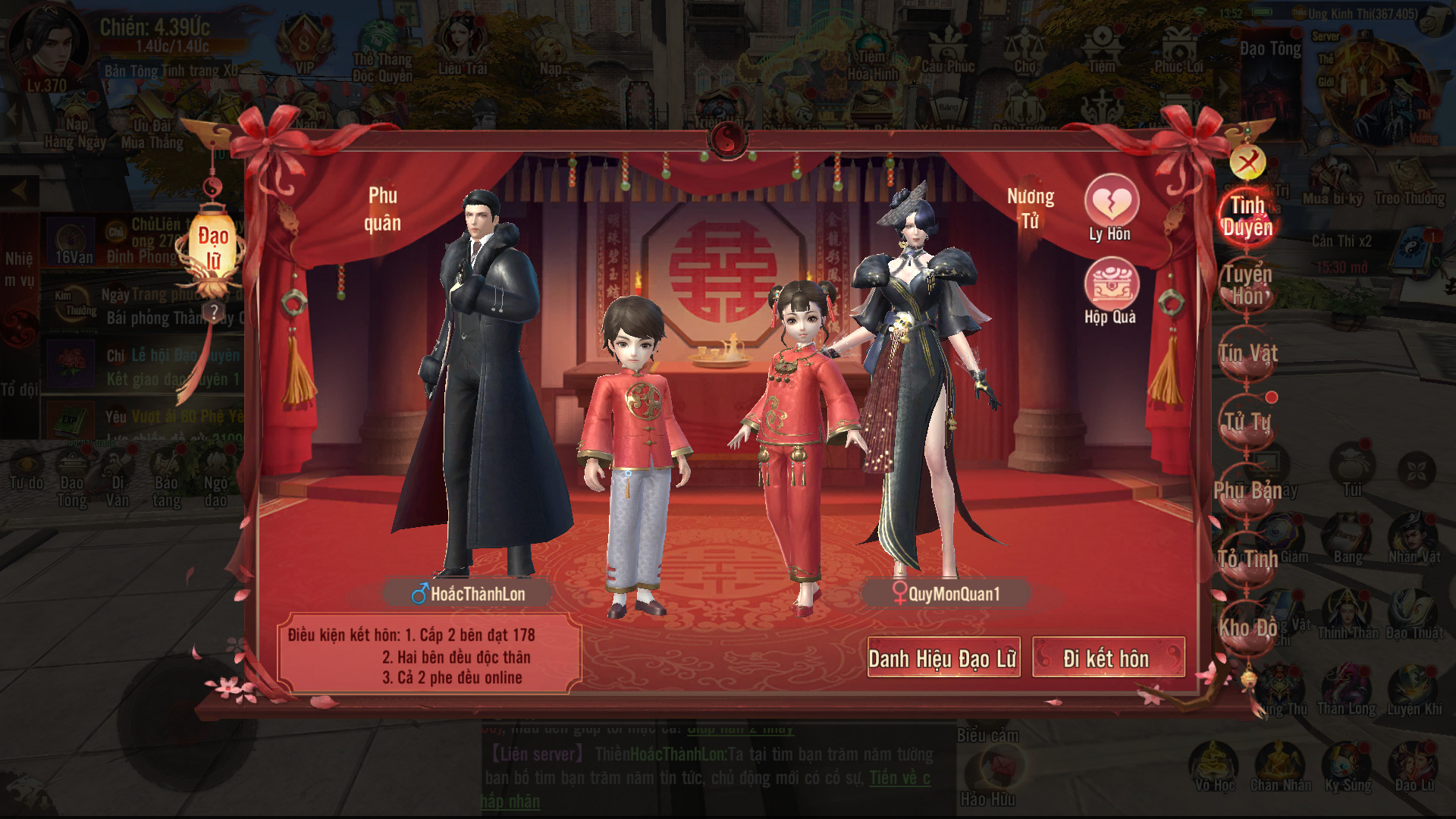
Task: Switch to the Tình Duyên tab
Action: coord(1247,215)
